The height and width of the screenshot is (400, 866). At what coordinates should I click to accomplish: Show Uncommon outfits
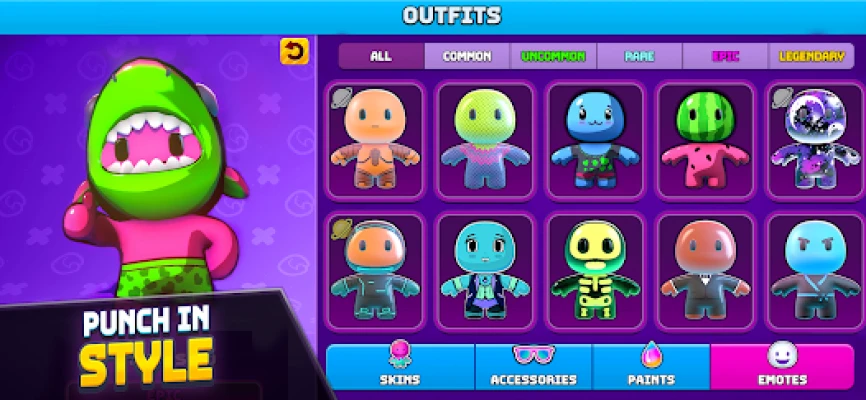point(553,56)
